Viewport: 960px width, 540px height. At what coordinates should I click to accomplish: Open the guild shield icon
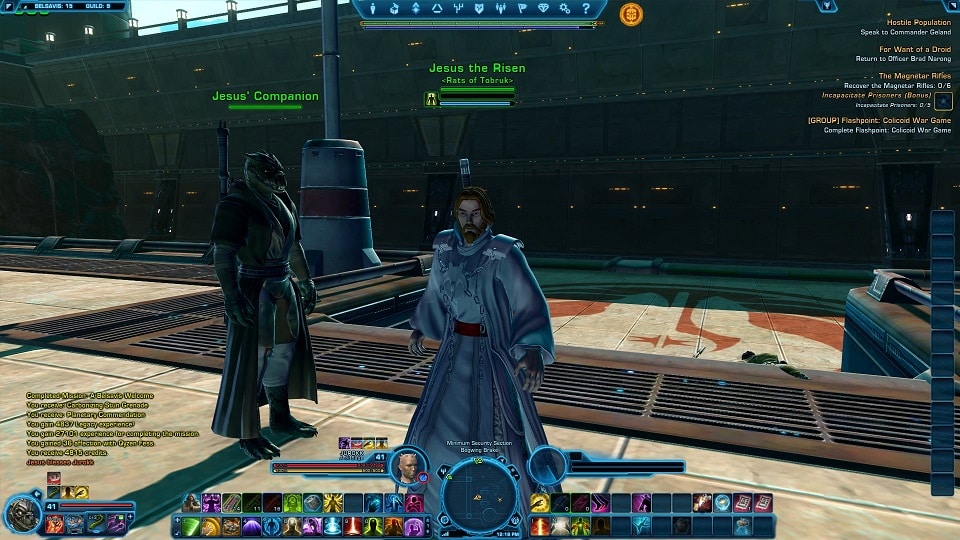[480, 9]
